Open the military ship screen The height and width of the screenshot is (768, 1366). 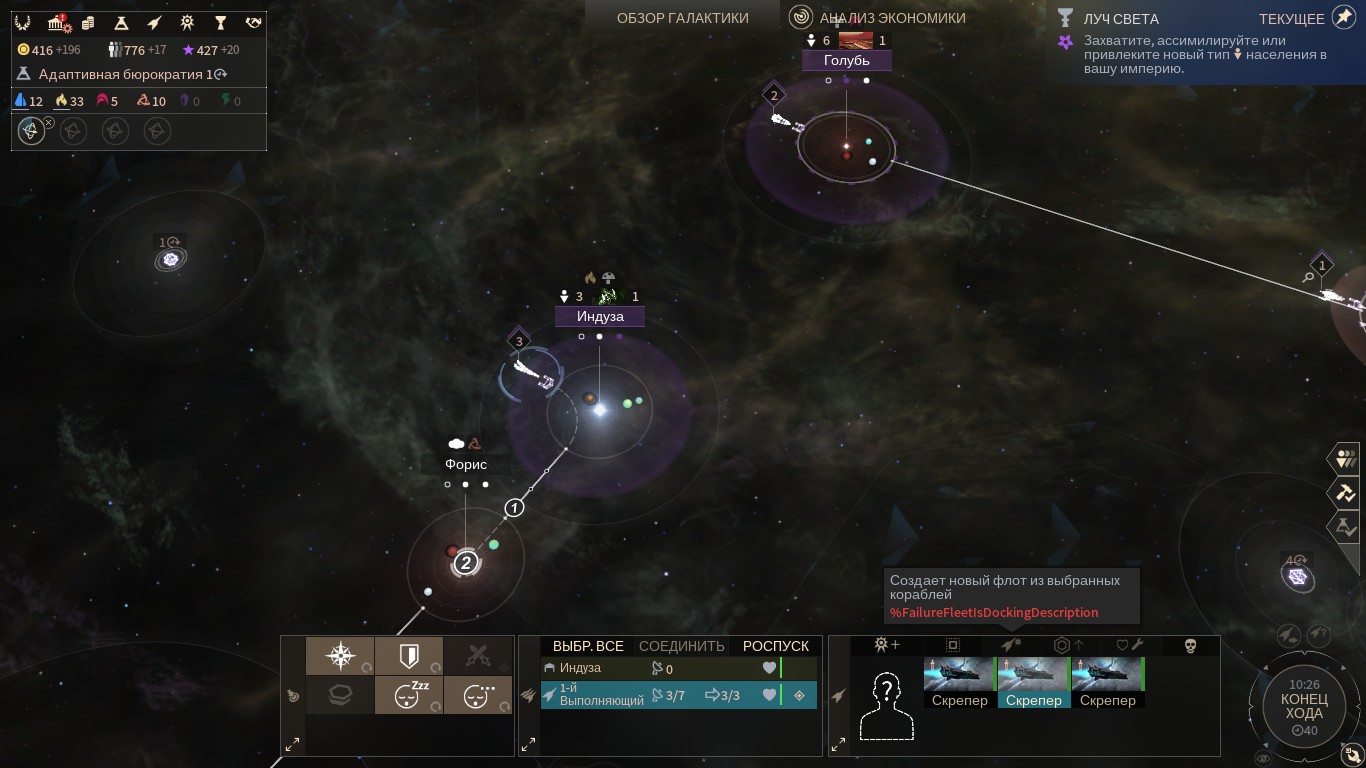[154, 22]
